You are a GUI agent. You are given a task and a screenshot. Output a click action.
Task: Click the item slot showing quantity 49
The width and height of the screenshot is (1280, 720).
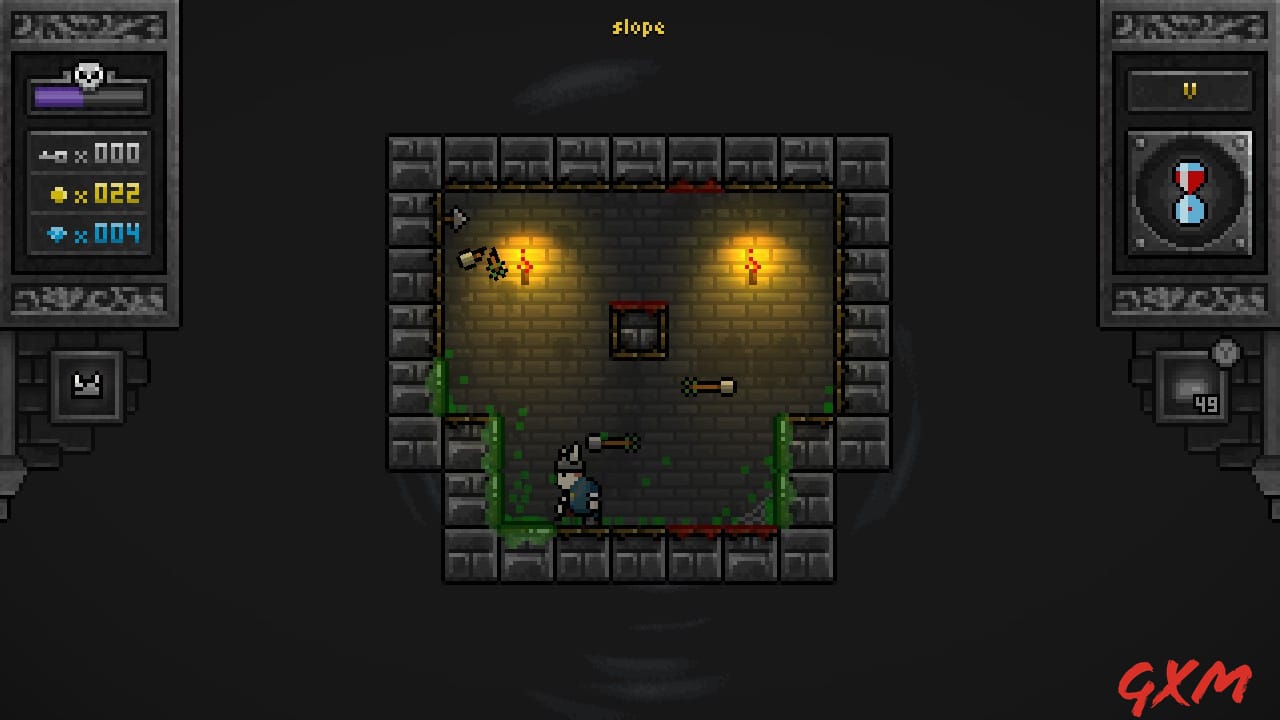tap(1190, 387)
